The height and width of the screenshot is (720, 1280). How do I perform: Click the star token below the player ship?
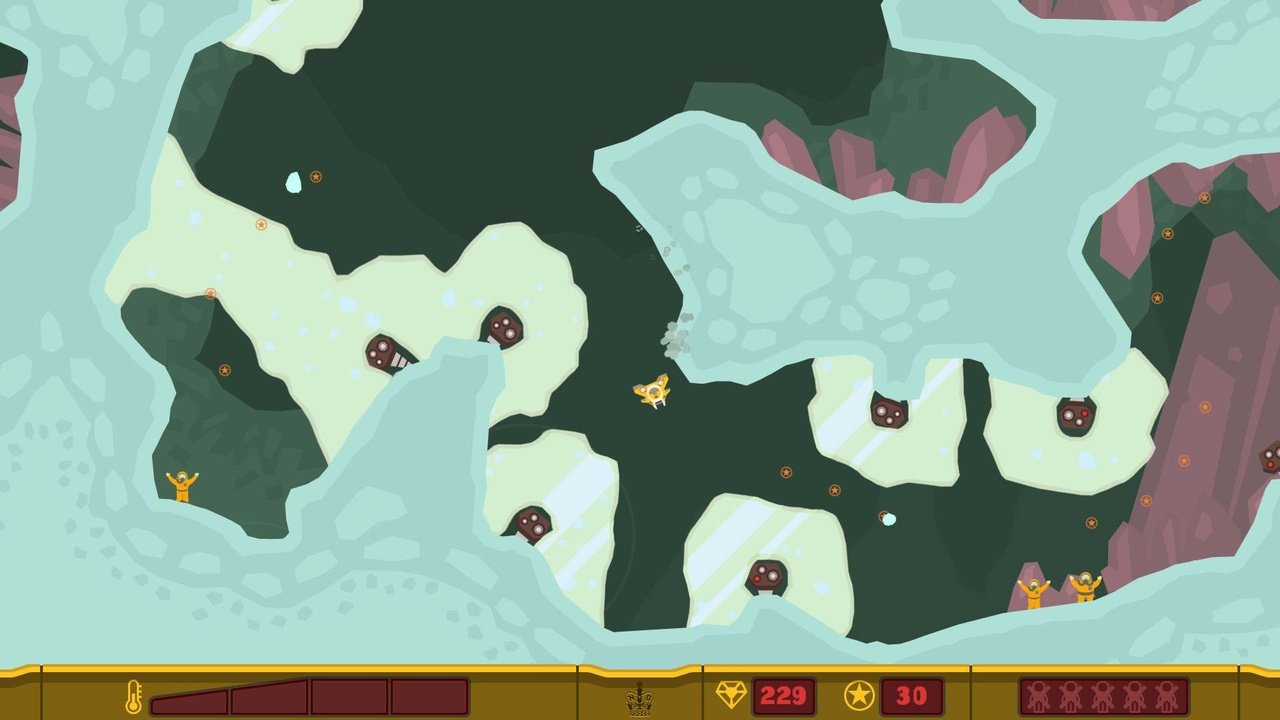point(786,471)
